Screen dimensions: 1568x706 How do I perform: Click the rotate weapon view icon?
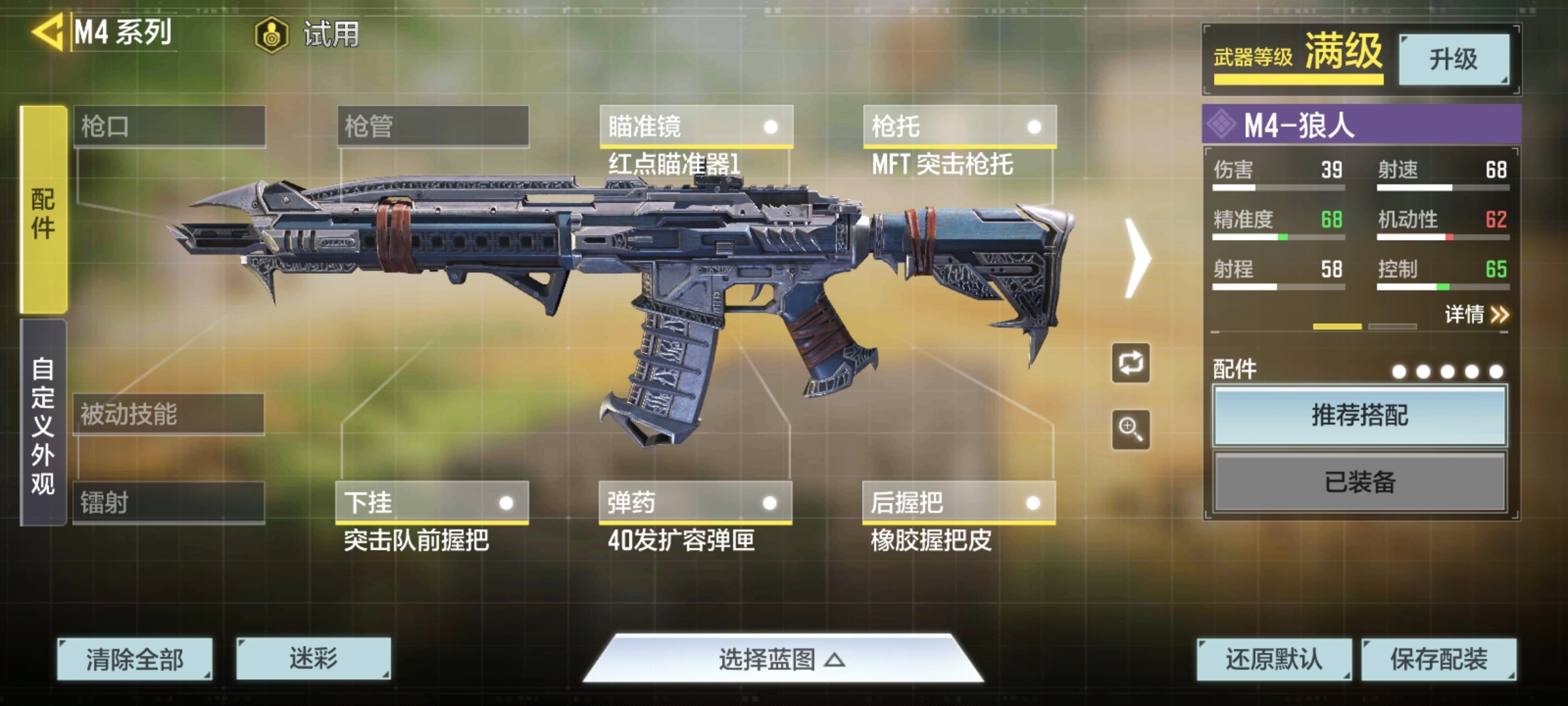[1131, 363]
